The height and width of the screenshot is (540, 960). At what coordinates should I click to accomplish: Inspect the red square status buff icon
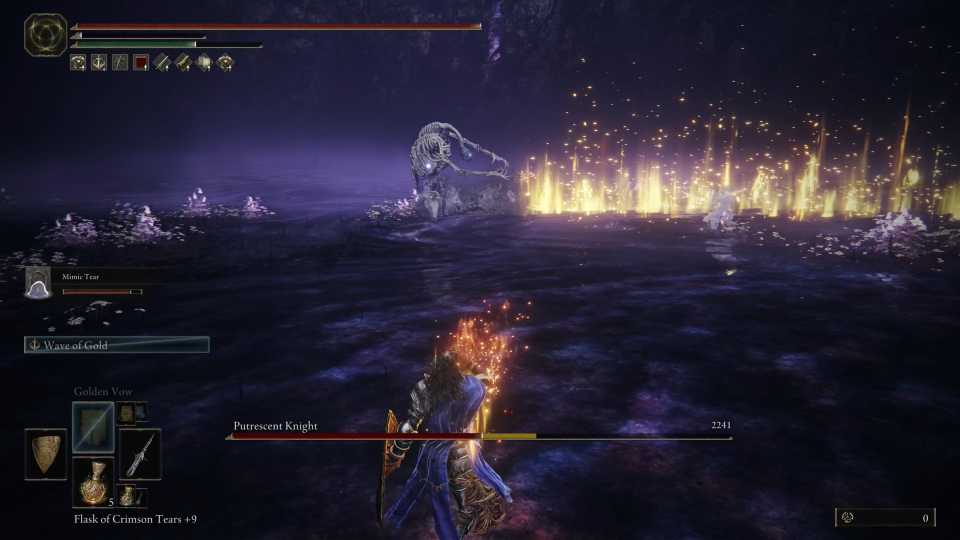point(141,62)
